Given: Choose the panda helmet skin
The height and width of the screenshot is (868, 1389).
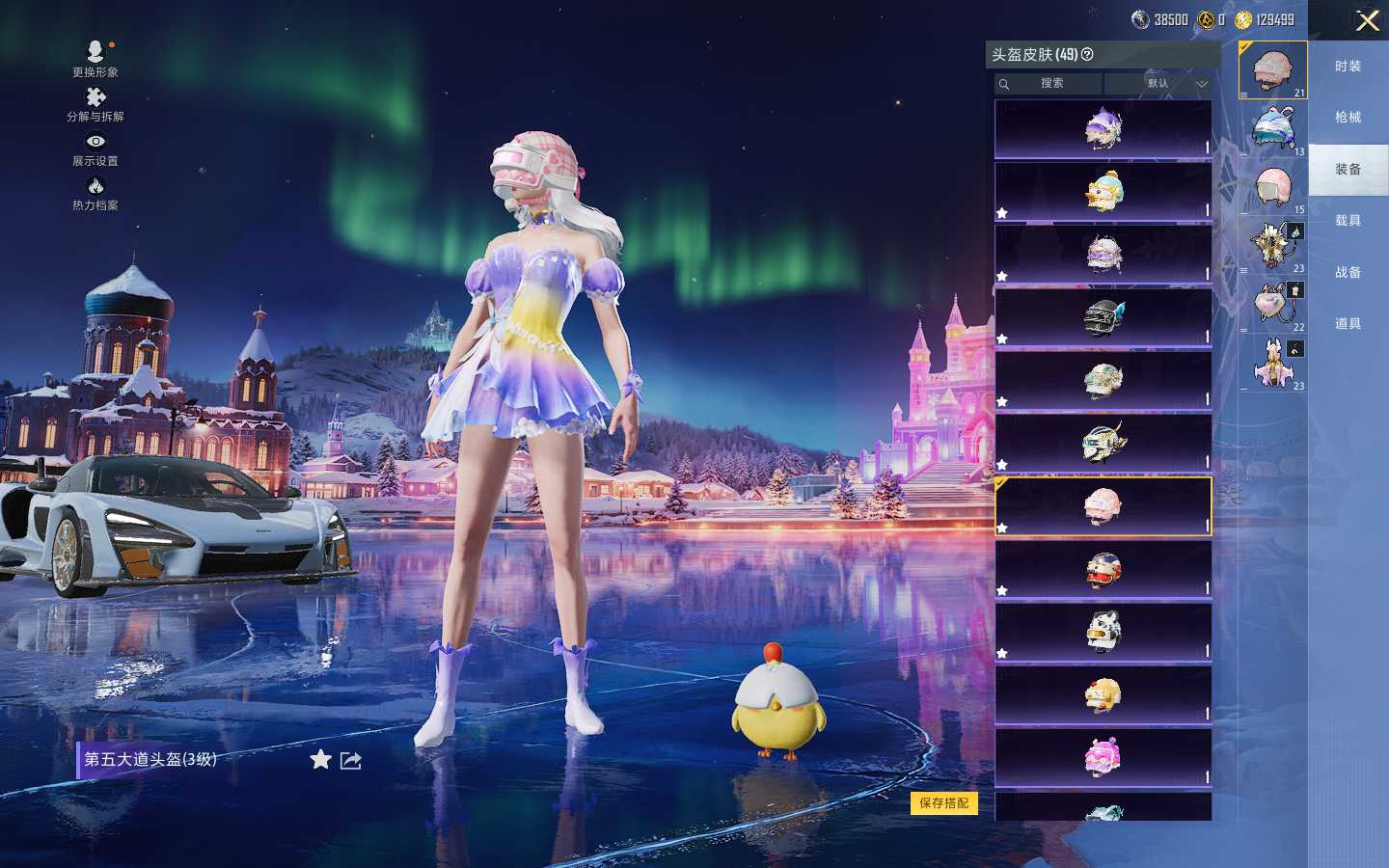Looking at the screenshot, I should click(1103, 632).
